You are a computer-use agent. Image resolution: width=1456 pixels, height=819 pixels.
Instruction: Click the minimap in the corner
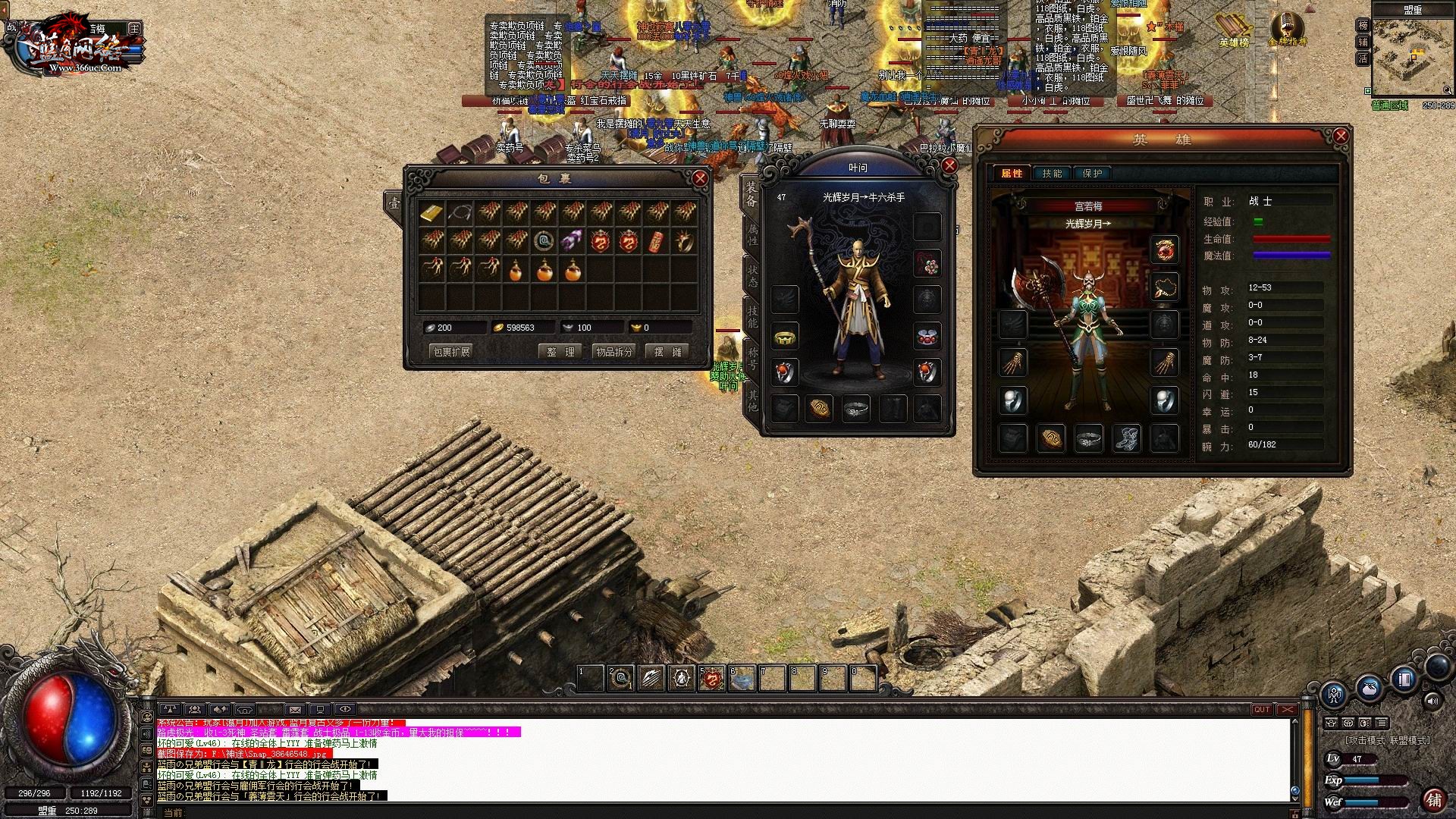coord(1412,58)
